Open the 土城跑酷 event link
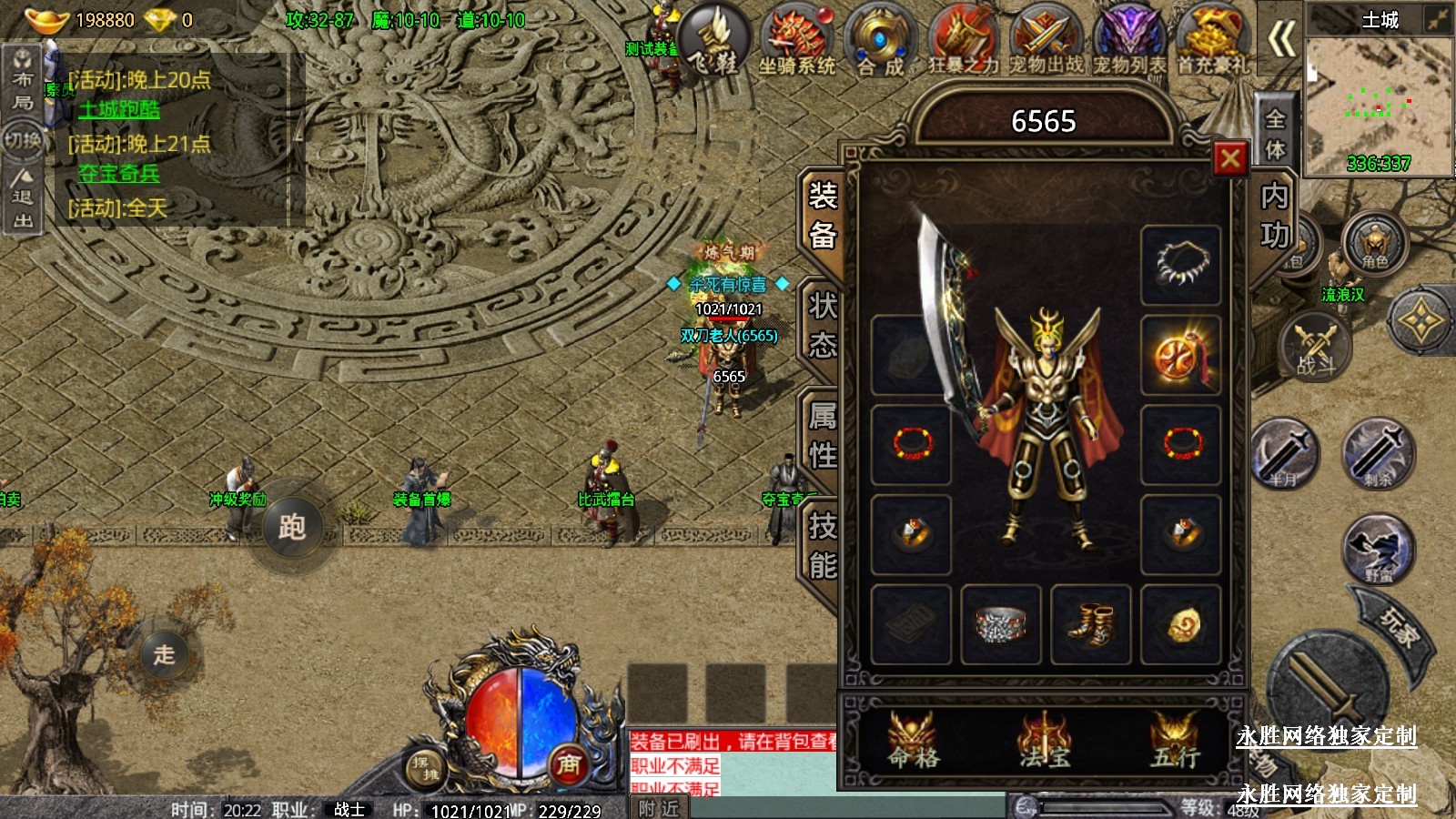This screenshot has height=819, width=1456. coord(119,109)
